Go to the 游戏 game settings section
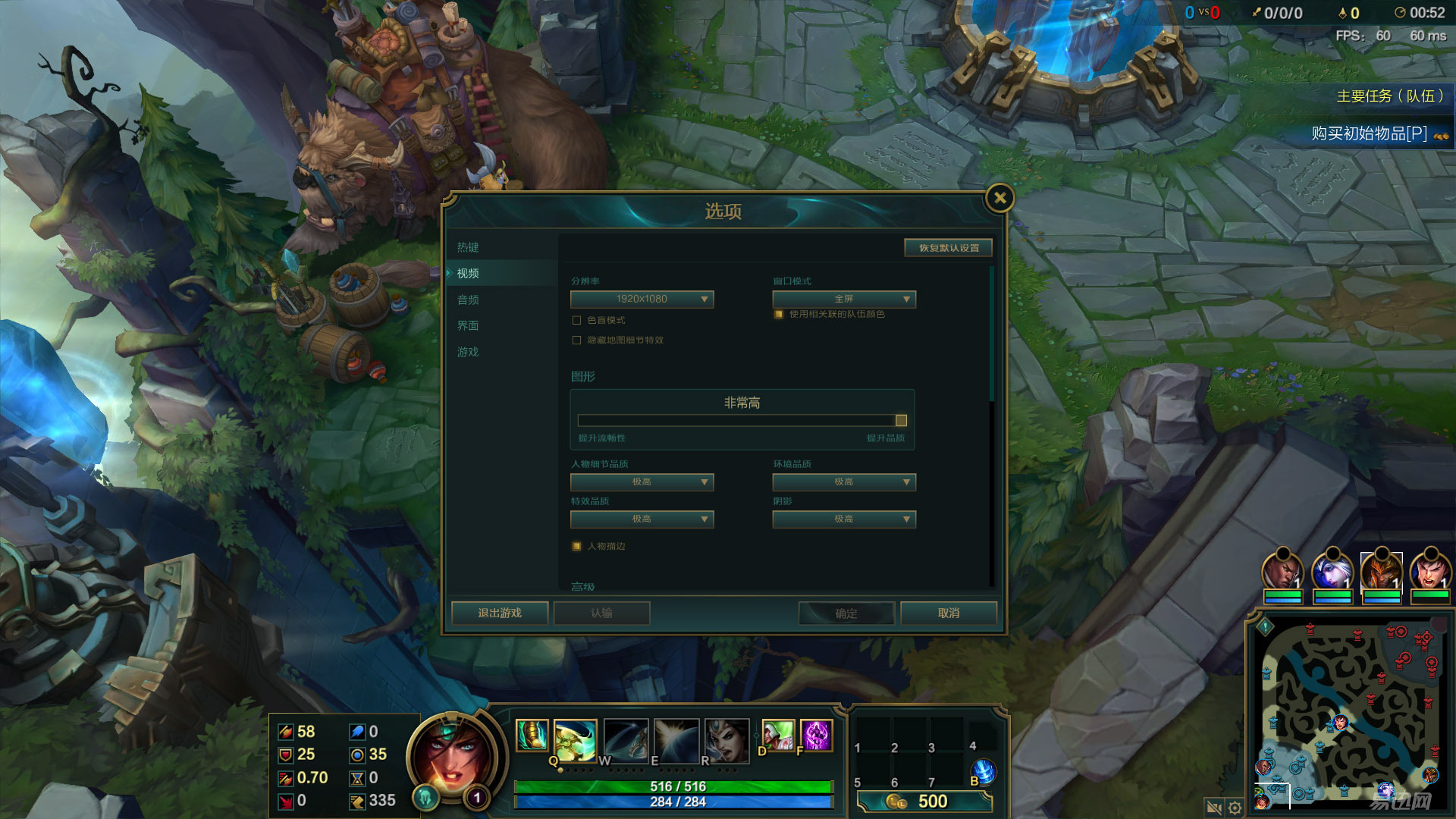The image size is (1456, 819). (x=468, y=353)
